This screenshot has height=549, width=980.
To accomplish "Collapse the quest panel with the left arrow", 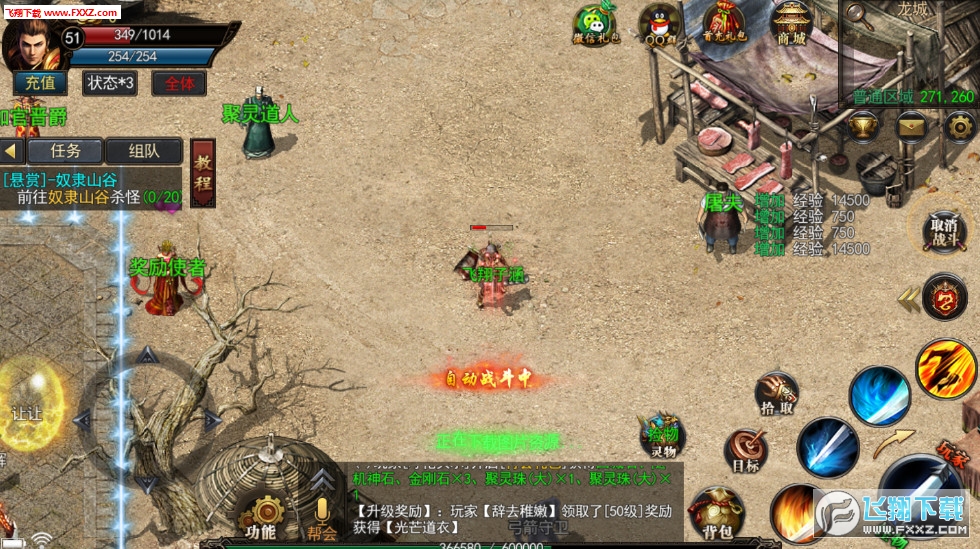I will pyautogui.click(x=12, y=151).
